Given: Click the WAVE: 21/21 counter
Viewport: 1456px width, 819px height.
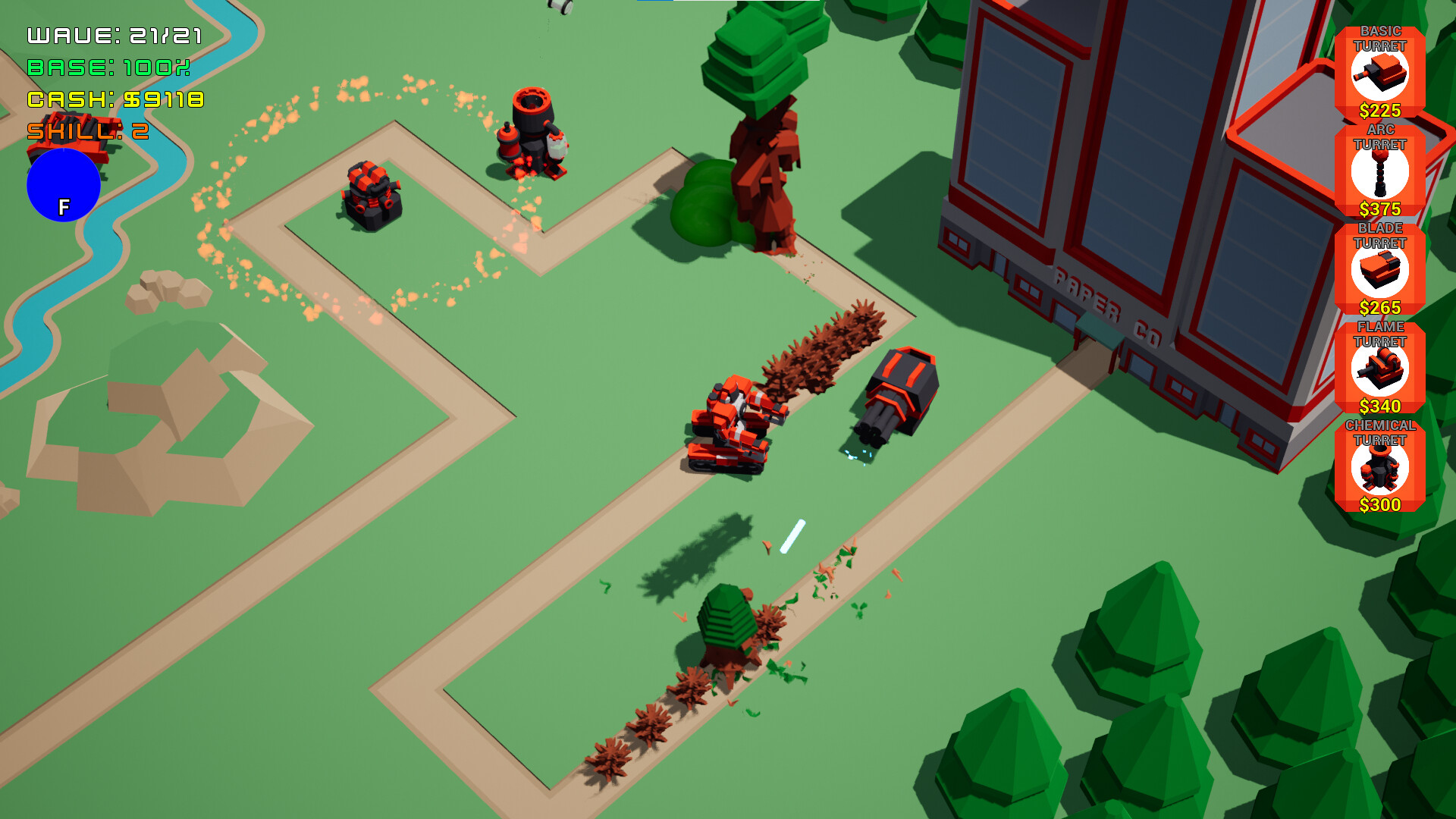Looking at the screenshot, I should (x=114, y=34).
